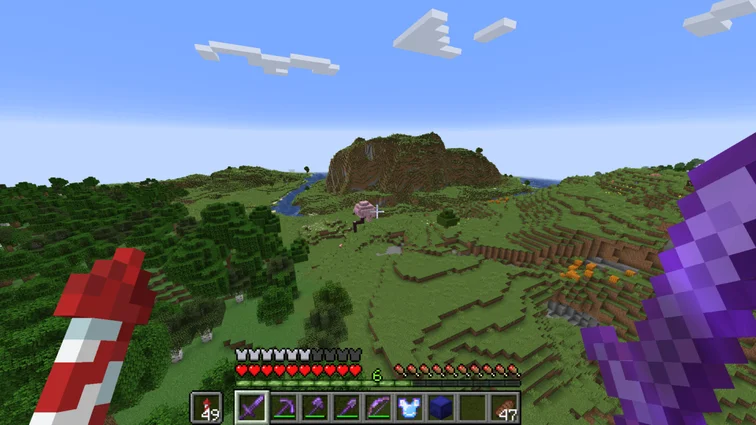The image size is (756, 425).
Task: Click the offhand firework rocket slot
Action: tap(208, 407)
